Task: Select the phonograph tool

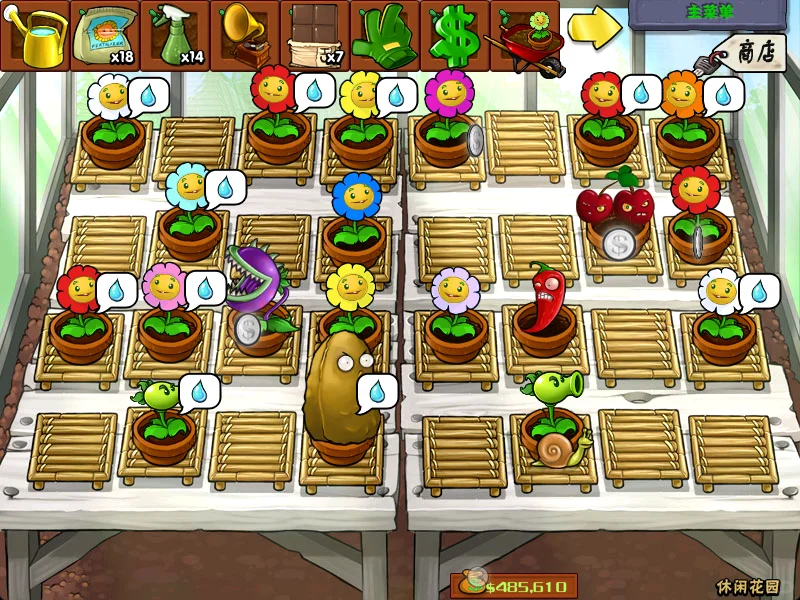Action: pos(245,34)
